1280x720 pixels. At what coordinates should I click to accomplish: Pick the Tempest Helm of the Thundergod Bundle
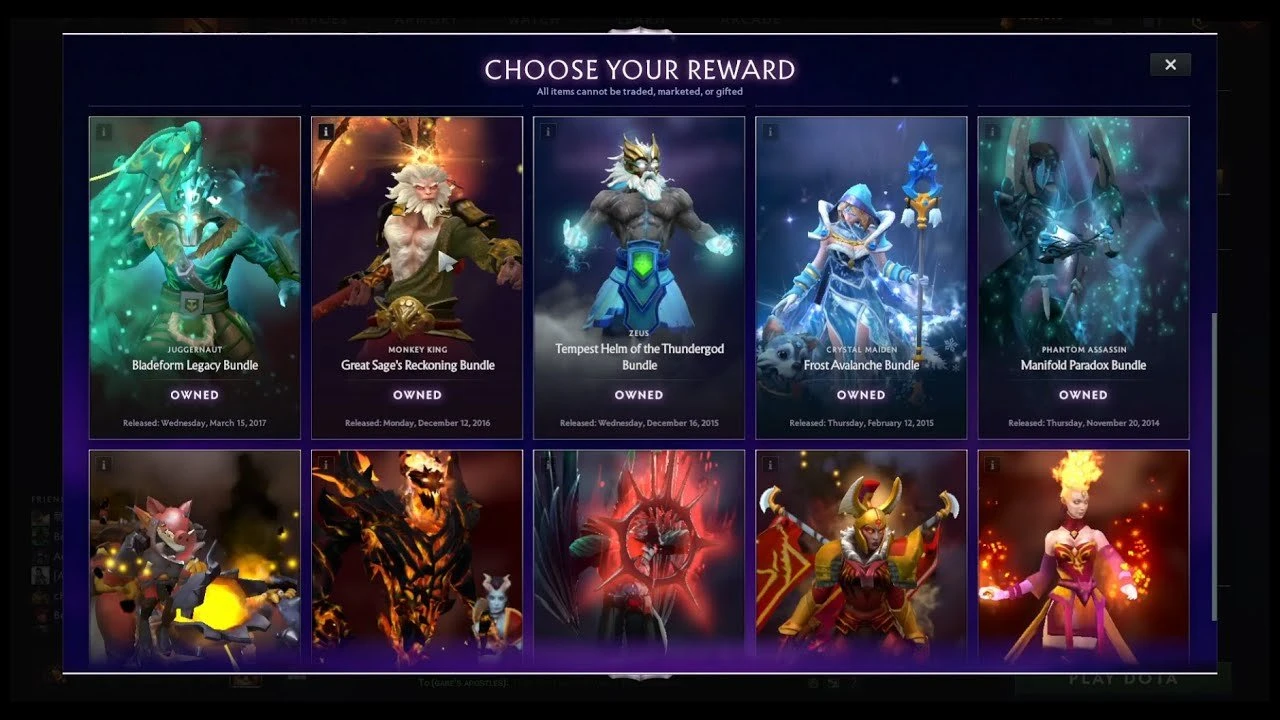(639, 278)
